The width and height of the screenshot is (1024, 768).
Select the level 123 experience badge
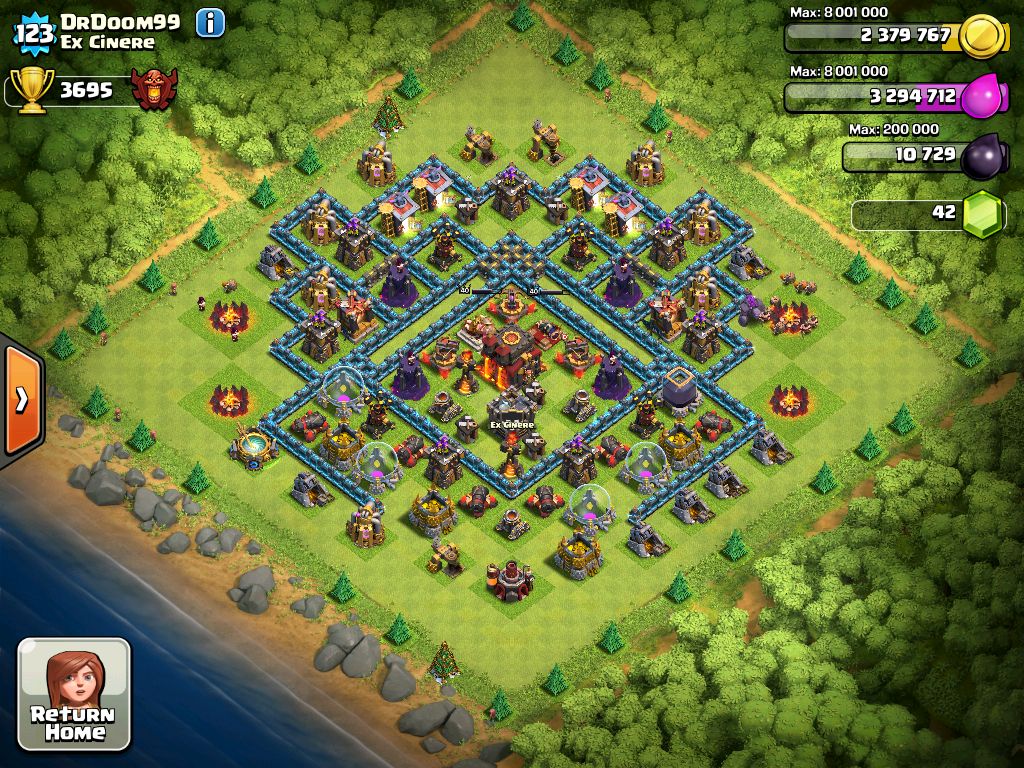[x=34, y=33]
